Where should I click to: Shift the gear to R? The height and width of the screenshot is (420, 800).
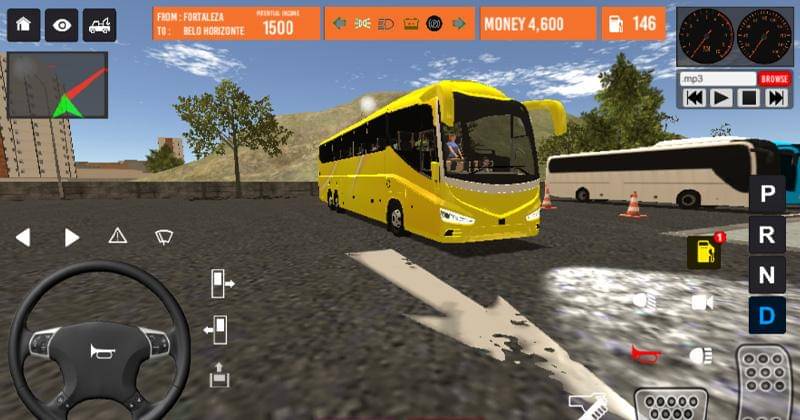pyautogui.click(x=767, y=235)
